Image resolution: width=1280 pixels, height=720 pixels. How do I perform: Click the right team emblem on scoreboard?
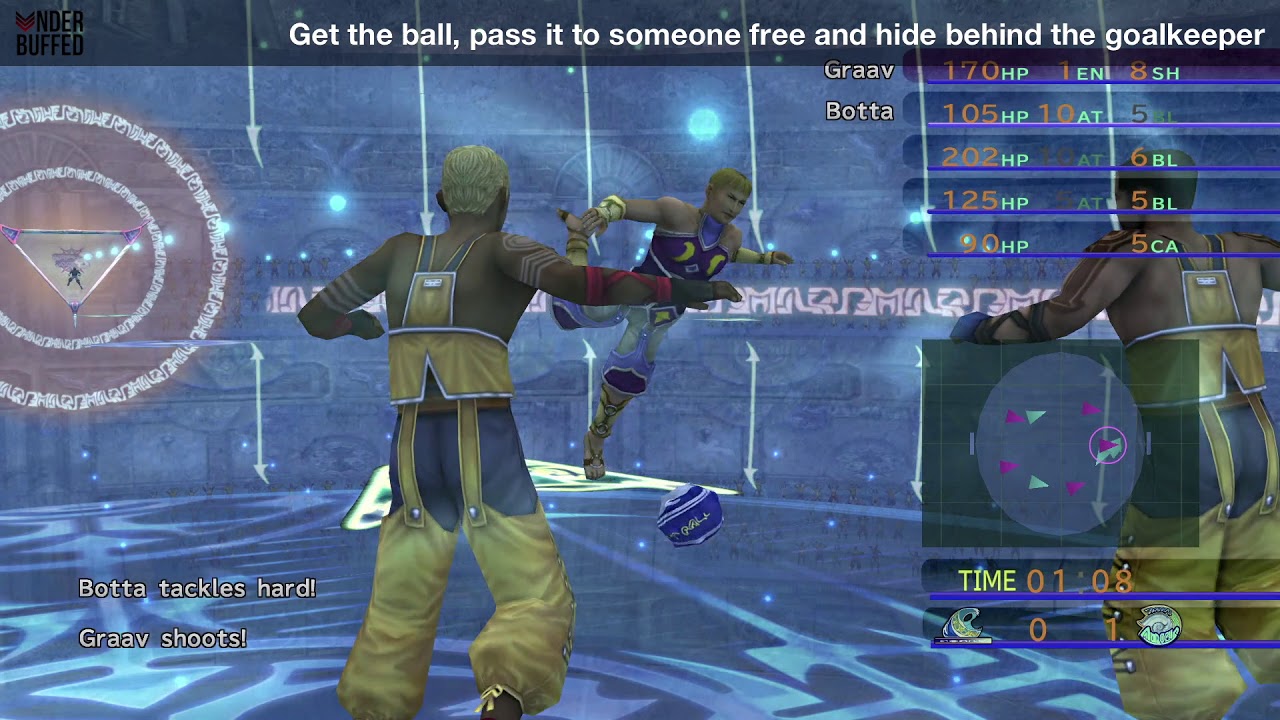(x=1158, y=627)
